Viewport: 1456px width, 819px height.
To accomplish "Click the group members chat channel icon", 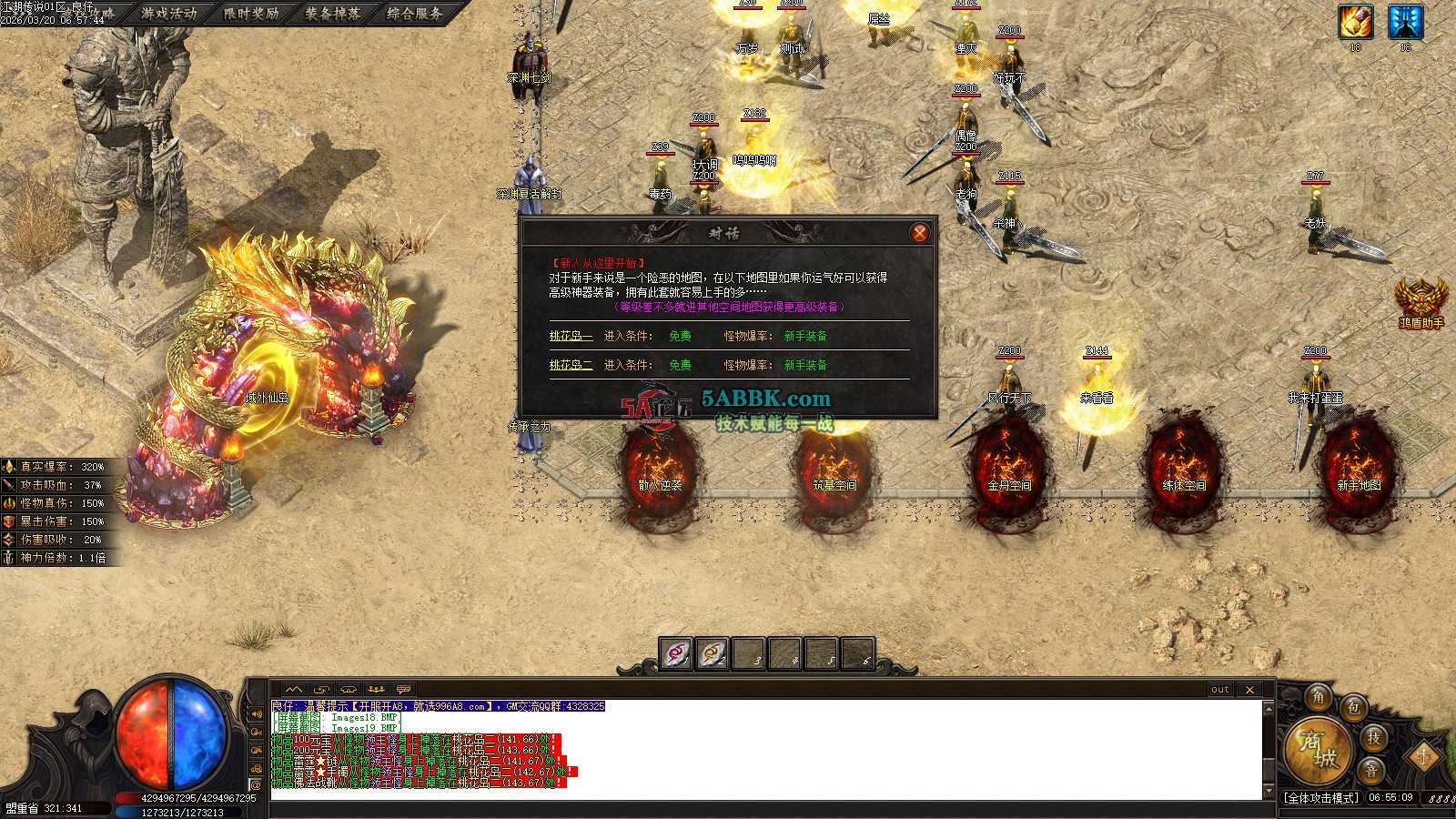I will tap(377, 690).
